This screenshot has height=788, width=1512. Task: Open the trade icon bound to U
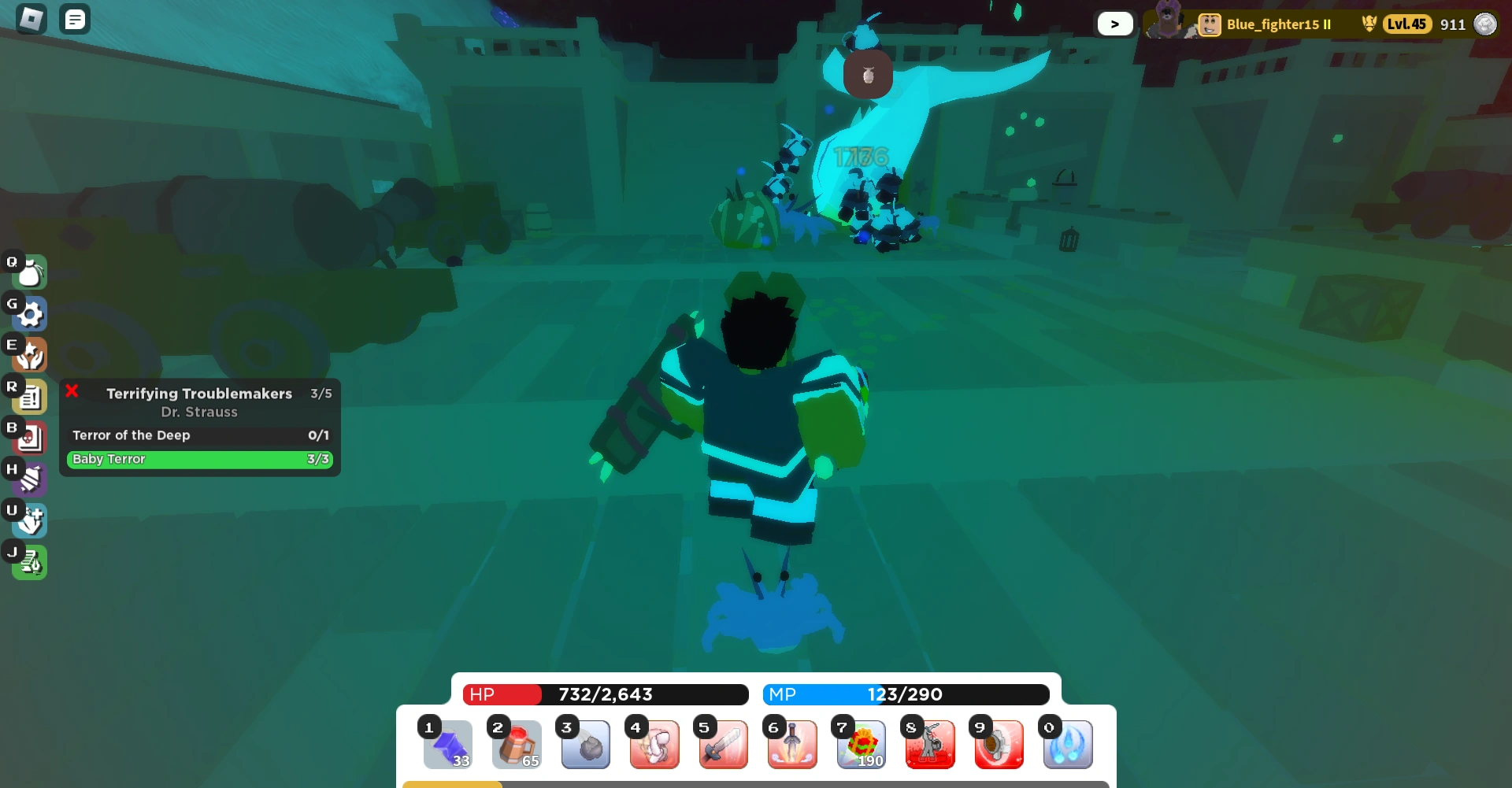(28, 520)
